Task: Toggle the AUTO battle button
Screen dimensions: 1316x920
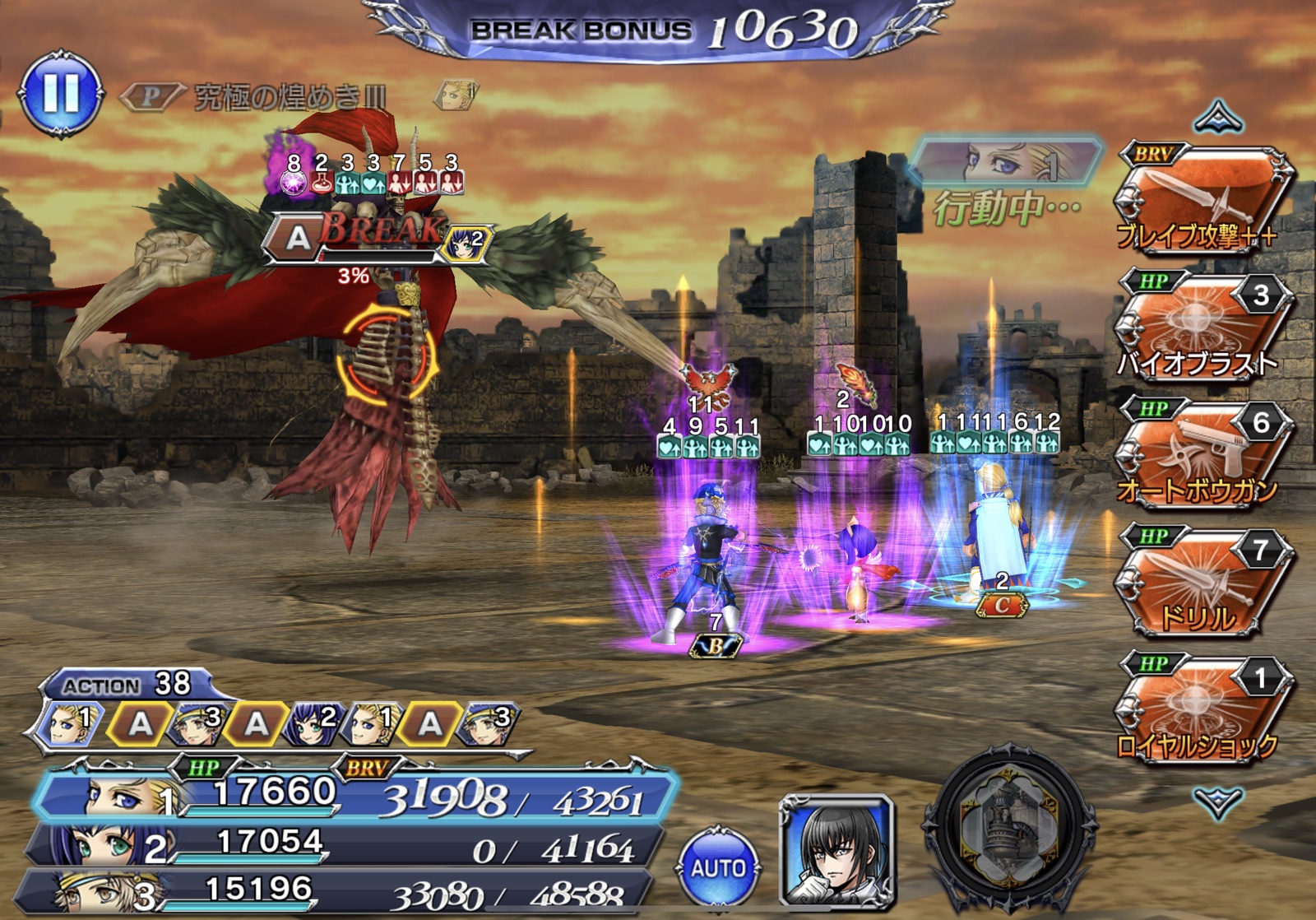Action: 718,868
